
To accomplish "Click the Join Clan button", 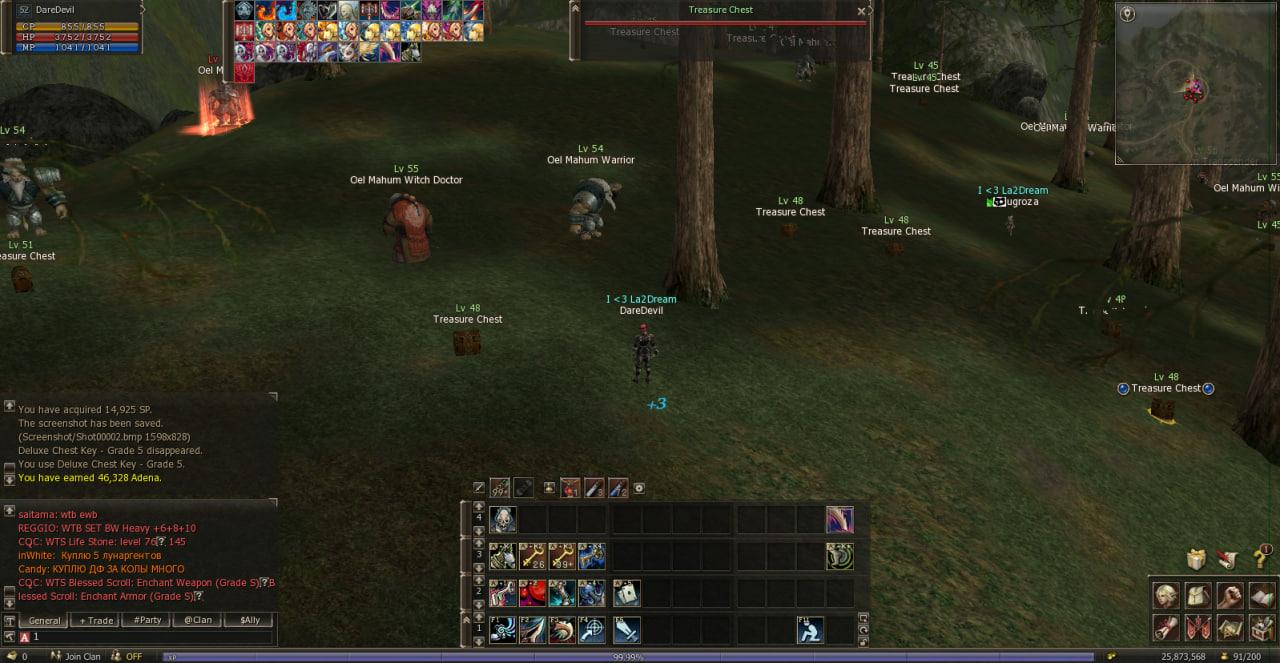I will click(82, 657).
